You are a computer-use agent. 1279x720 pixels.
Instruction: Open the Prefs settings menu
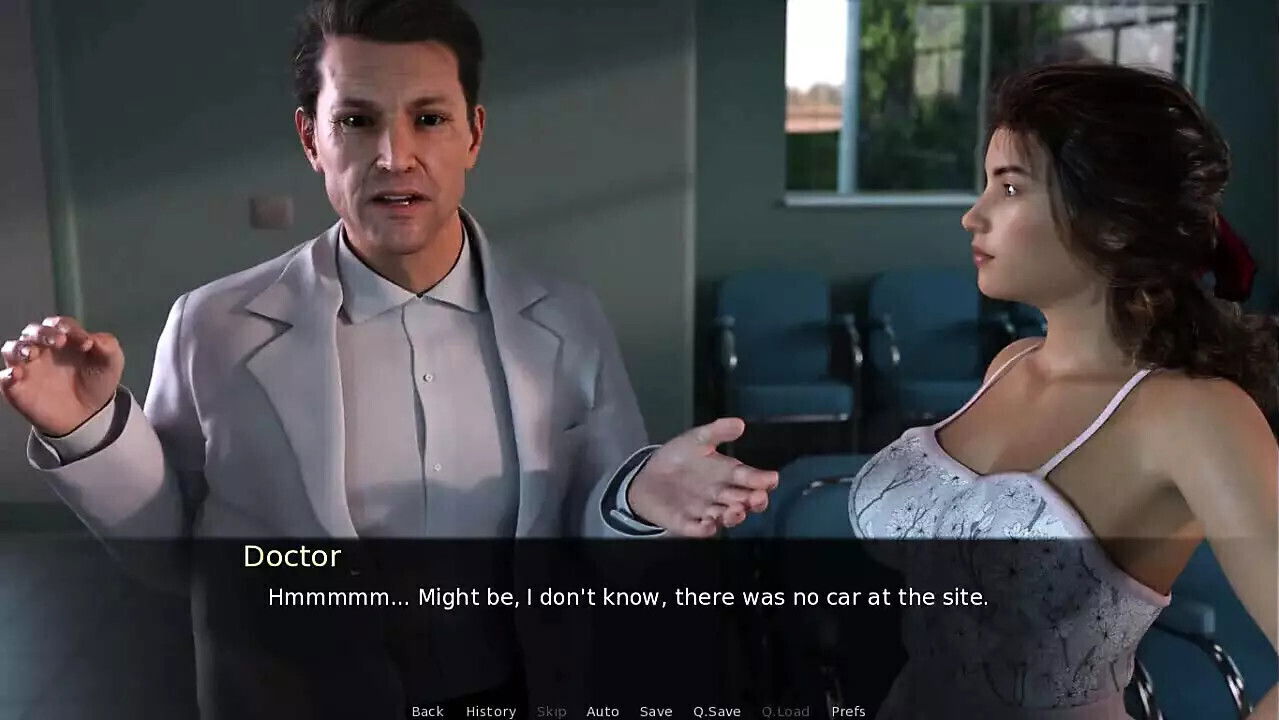tap(848, 711)
